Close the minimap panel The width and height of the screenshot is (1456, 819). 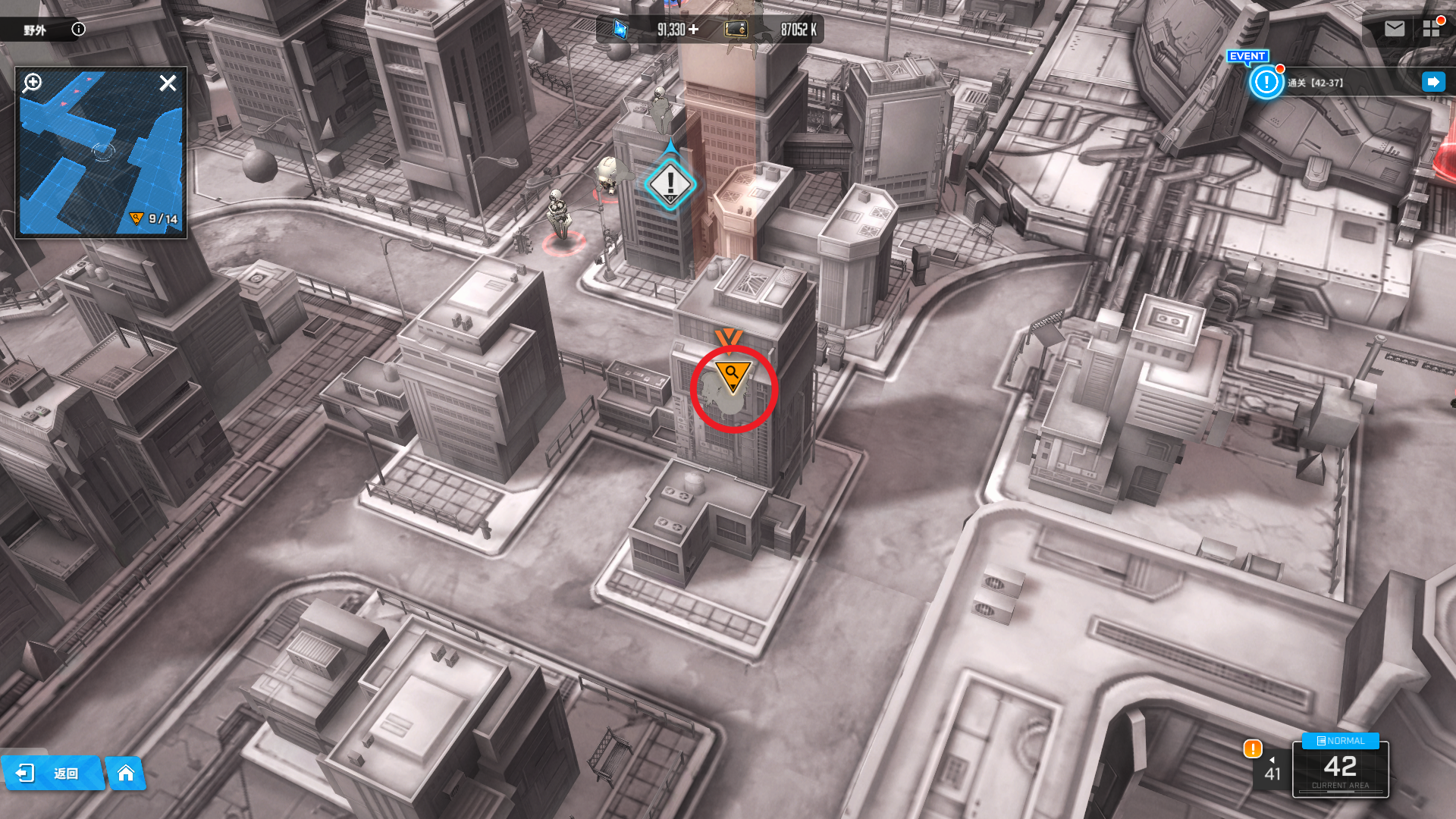coord(168,83)
